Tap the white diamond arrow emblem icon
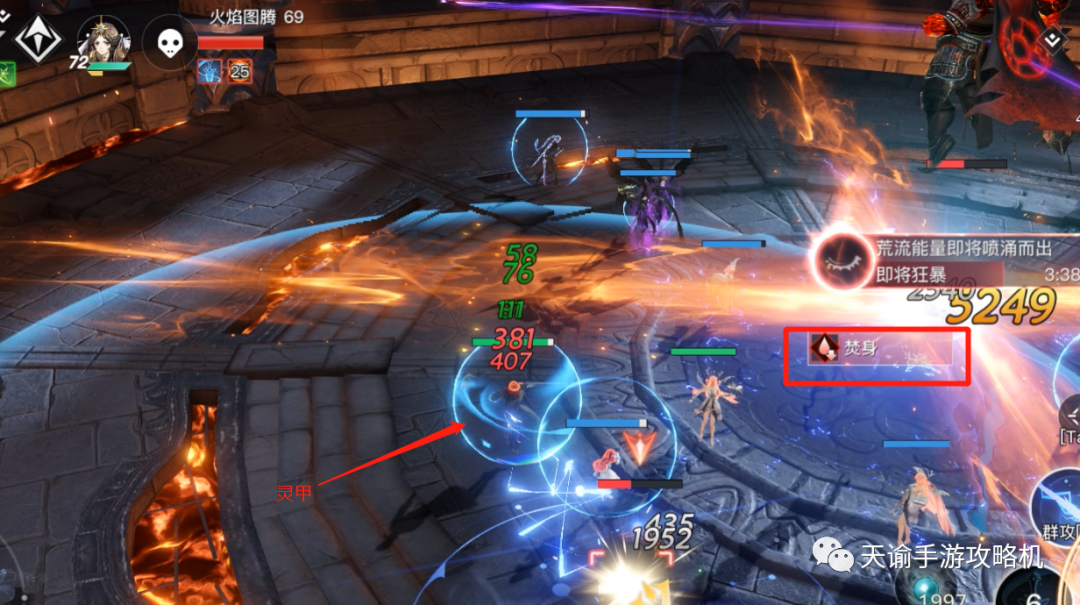 click(38, 38)
